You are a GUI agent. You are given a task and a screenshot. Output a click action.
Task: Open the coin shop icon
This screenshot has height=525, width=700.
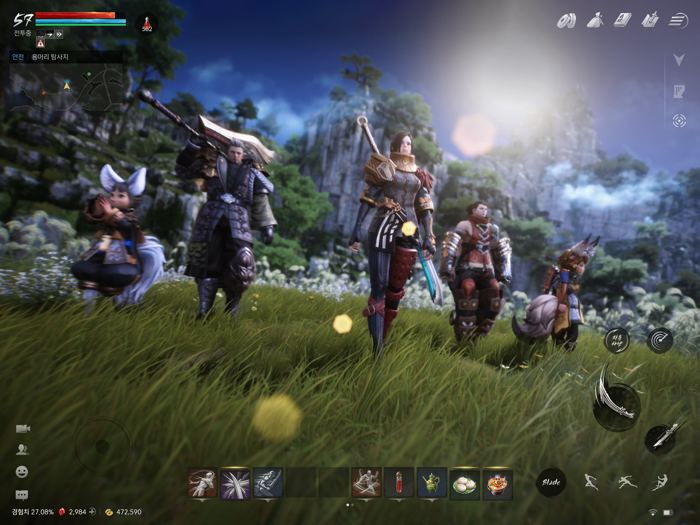point(567,20)
